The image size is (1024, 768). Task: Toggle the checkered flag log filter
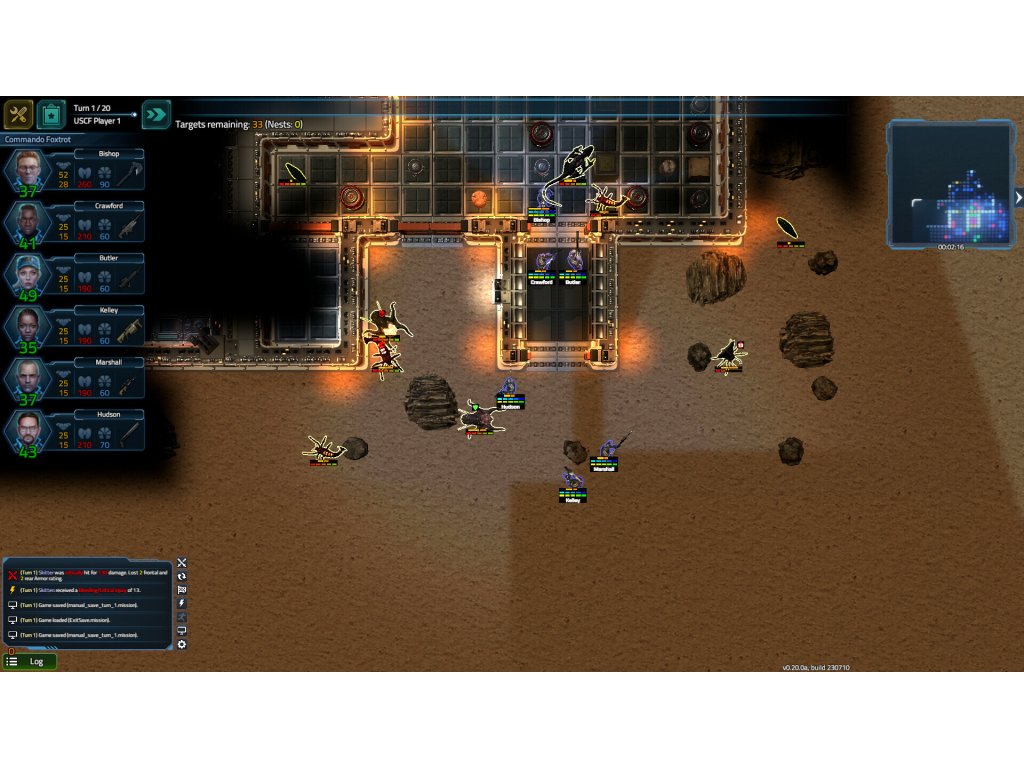pyautogui.click(x=182, y=590)
